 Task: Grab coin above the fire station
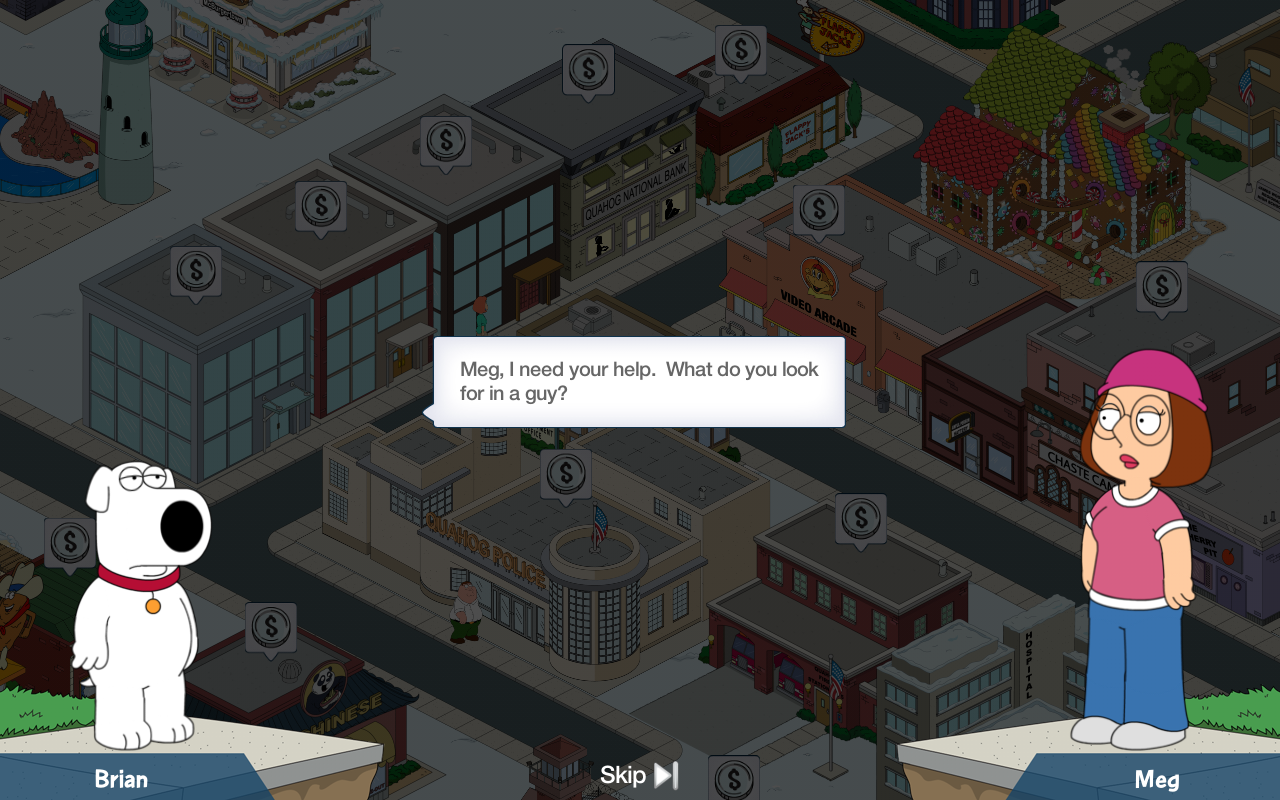click(860, 518)
